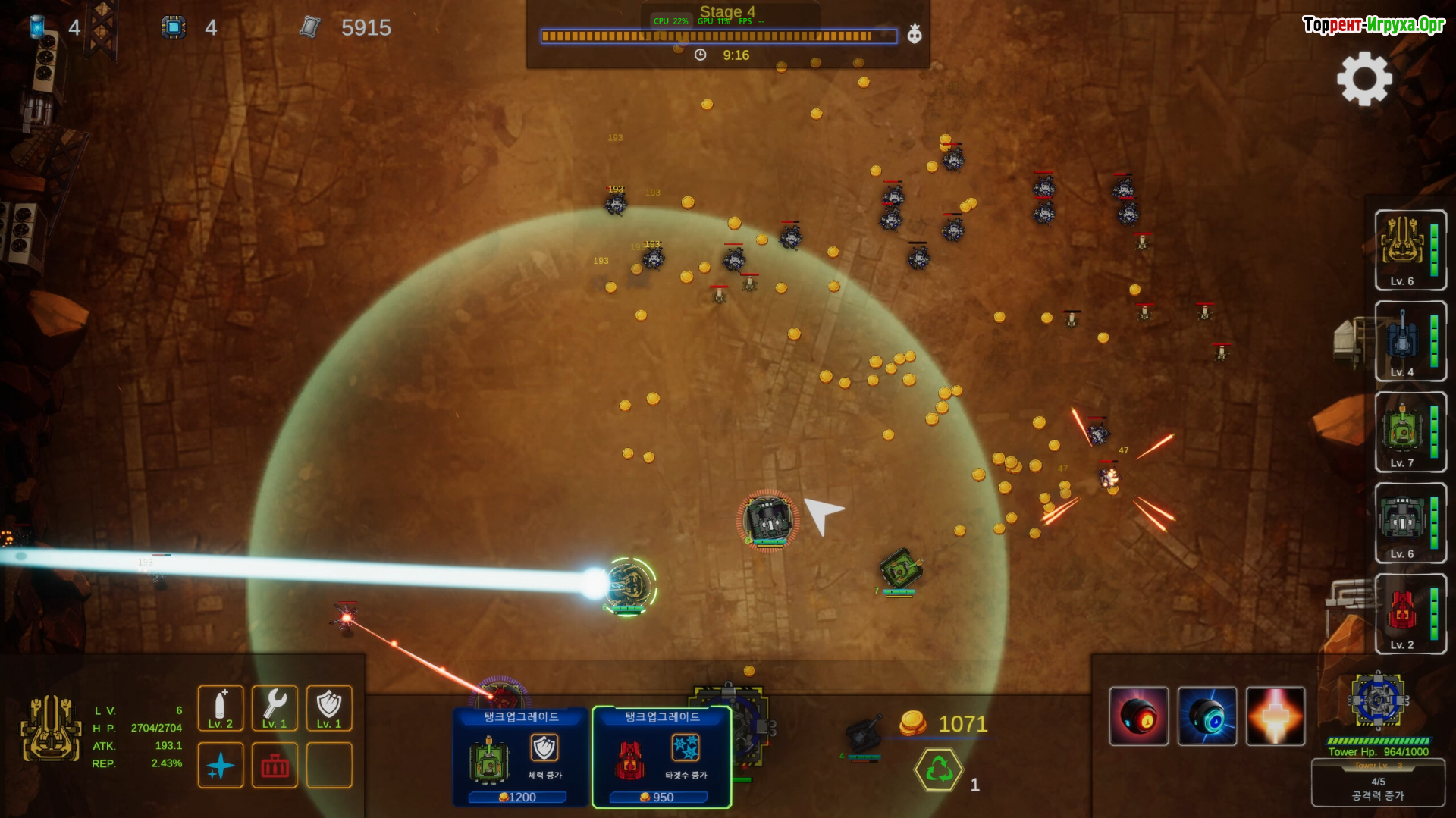
Task: Select the Lv. 6 yellow tank card
Action: [x=1410, y=250]
